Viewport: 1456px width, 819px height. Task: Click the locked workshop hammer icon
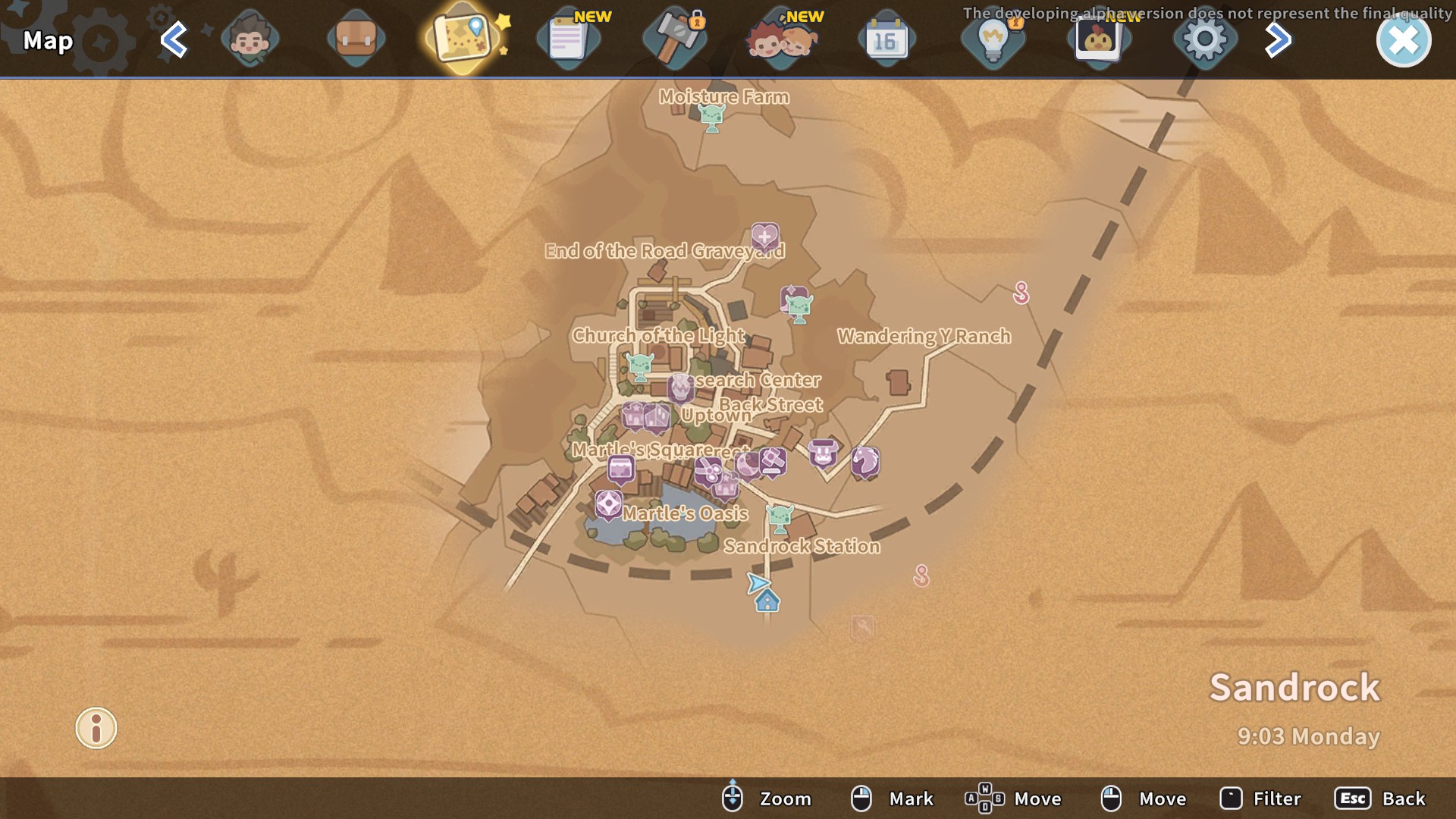675,39
